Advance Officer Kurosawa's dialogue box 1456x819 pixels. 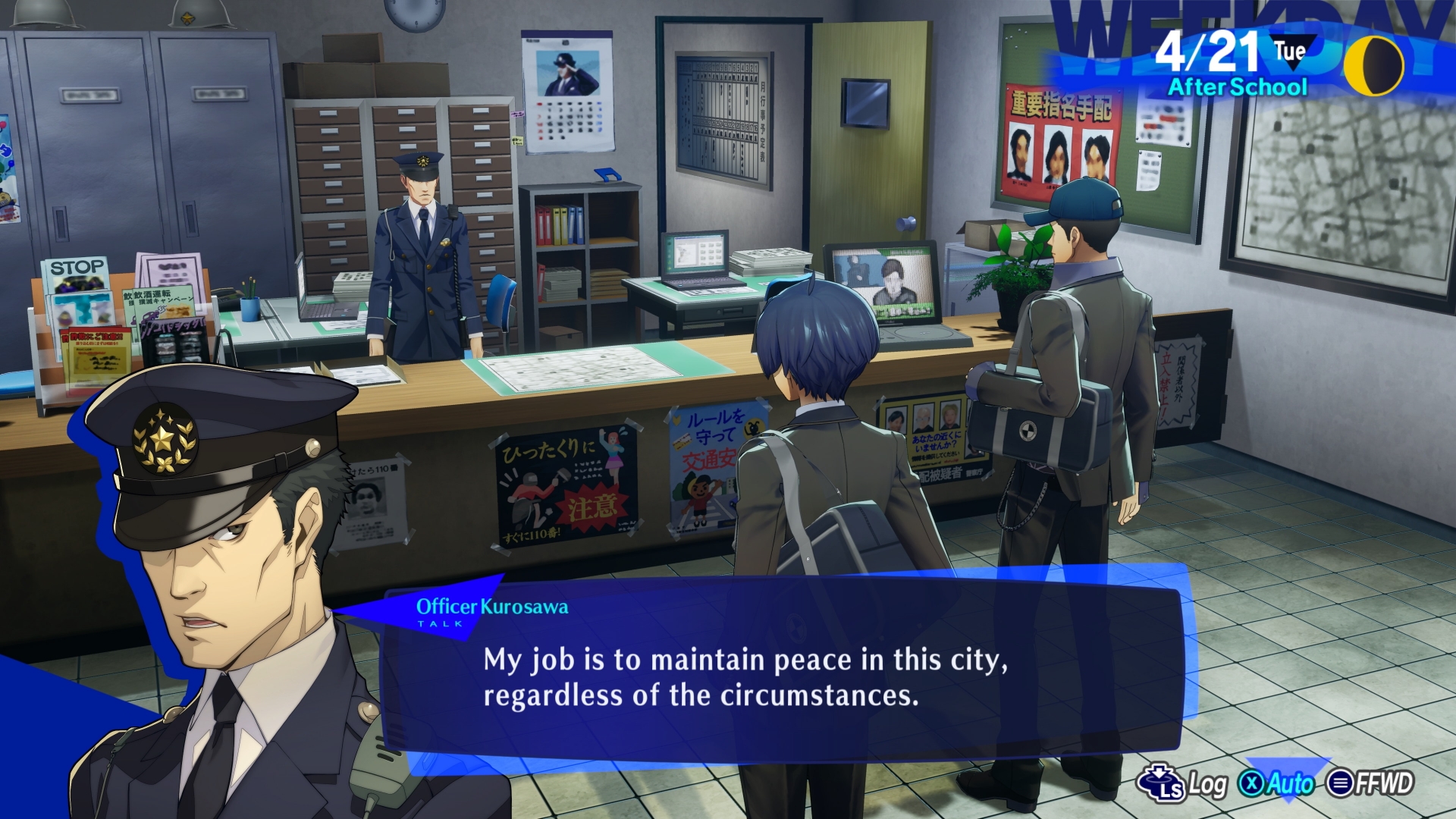tap(781, 675)
